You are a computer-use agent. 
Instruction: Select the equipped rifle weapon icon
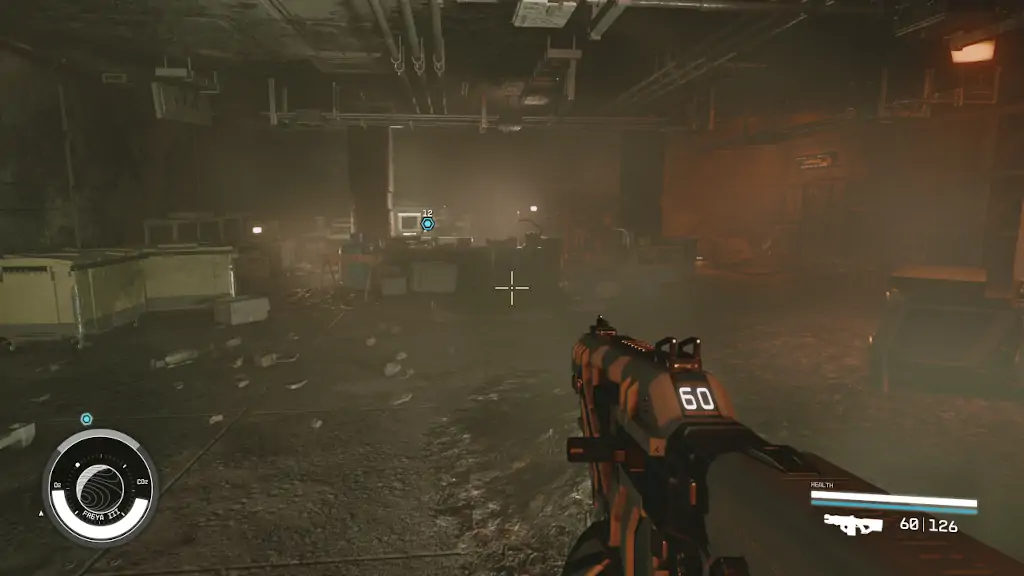(x=852, y=524)
